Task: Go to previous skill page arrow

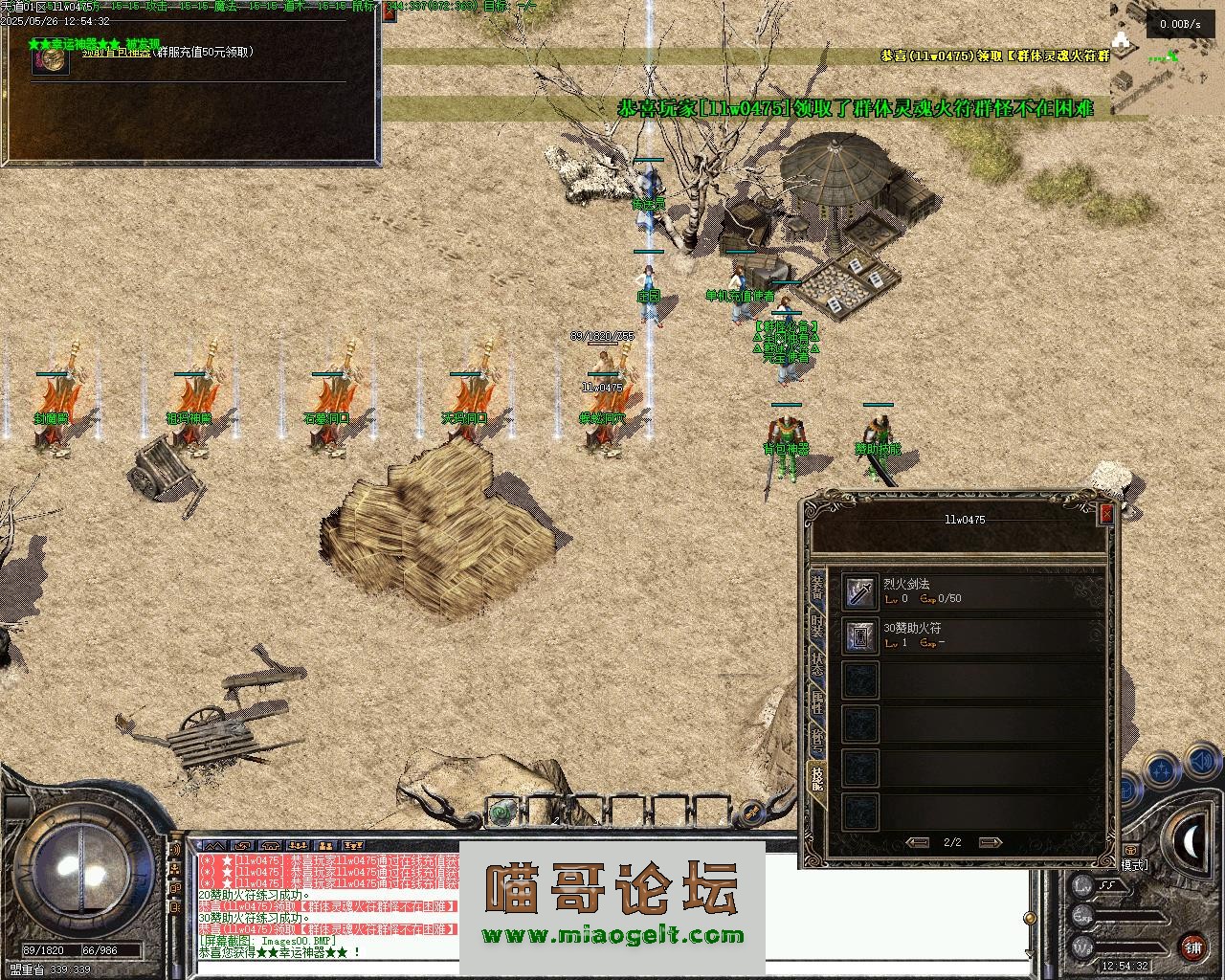Action: 918,842
